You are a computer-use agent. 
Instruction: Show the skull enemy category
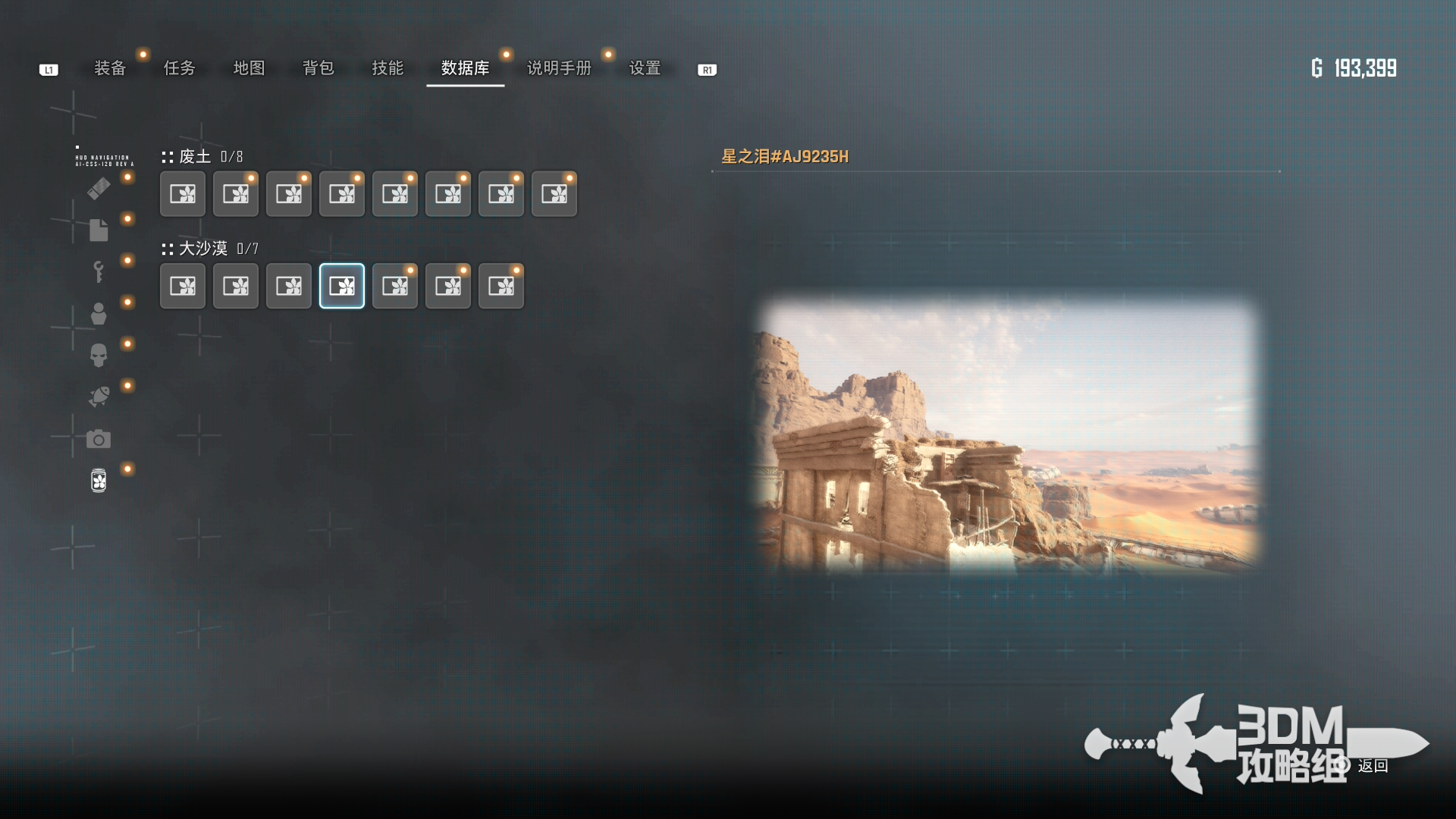click(99, 355)
